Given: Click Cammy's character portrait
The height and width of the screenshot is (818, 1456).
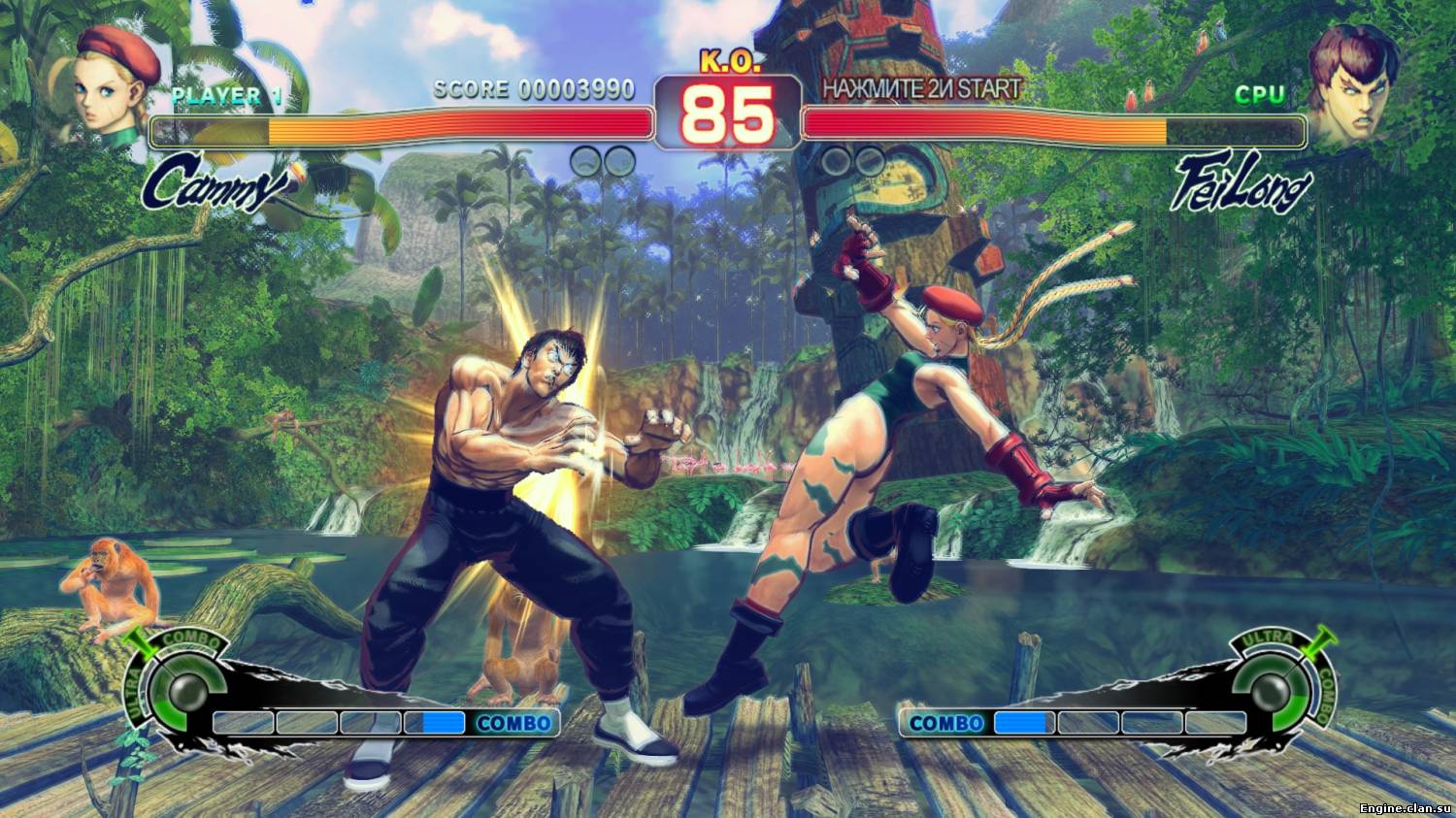Looking at the screenshot, I should [114, 85].
